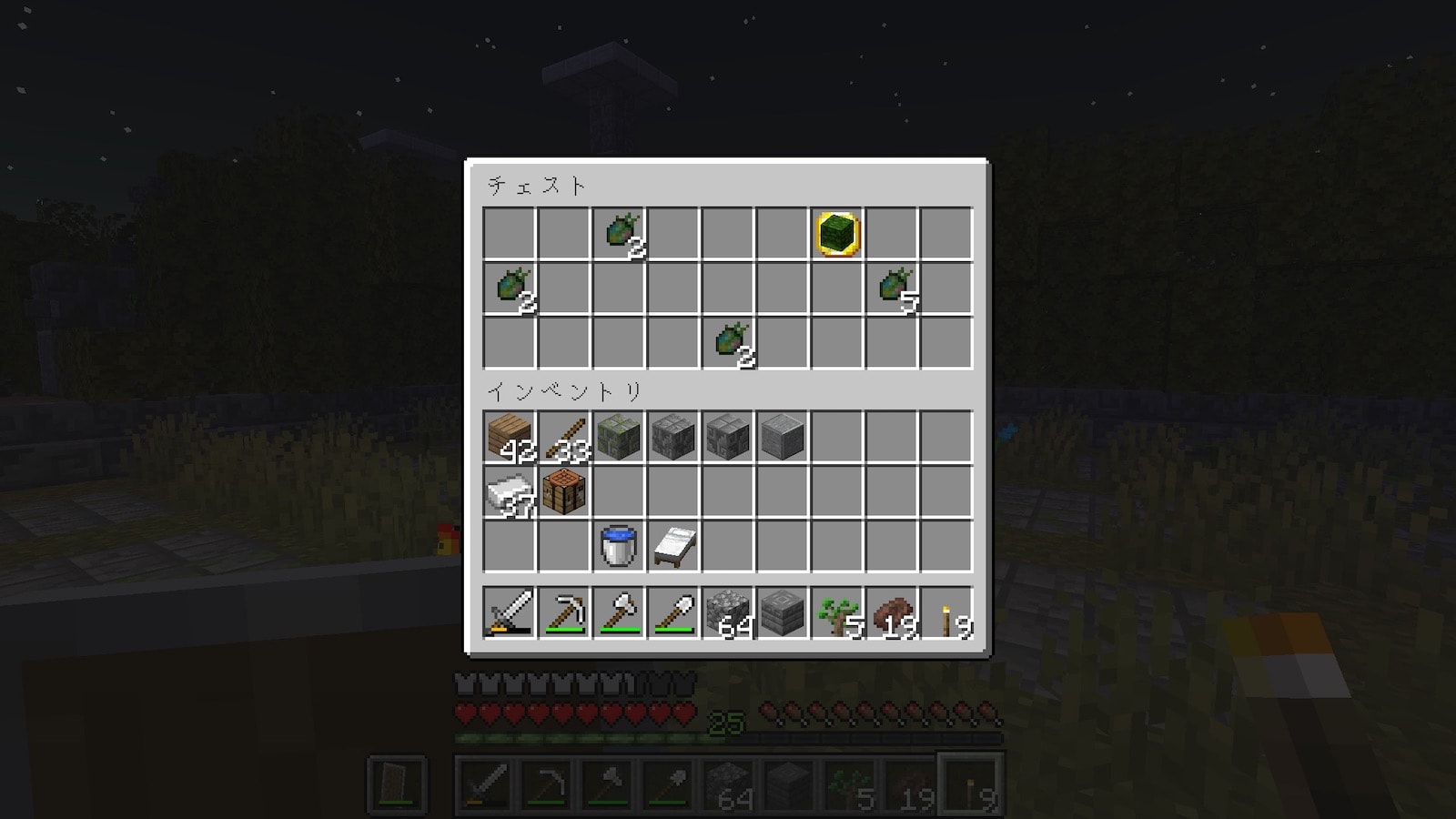Viewport: 1456px width, 819px height.
Task: Select the mossy stone bricks block
Action: coord(619,438)
